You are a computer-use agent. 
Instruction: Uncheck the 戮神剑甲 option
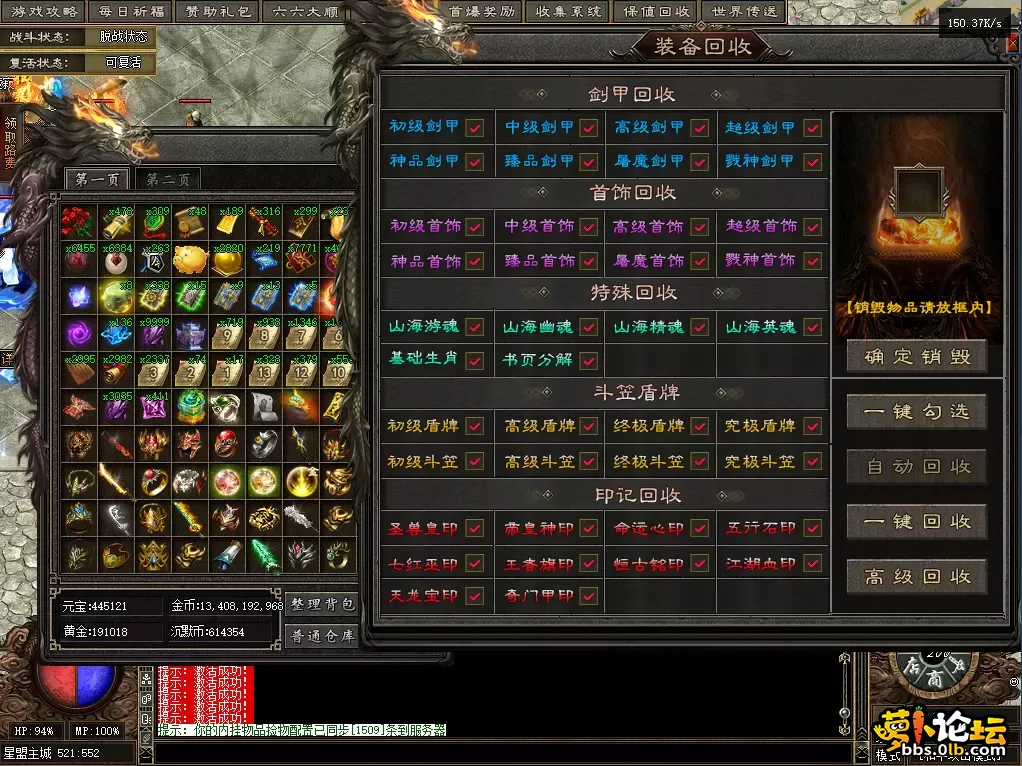point(812,161)
